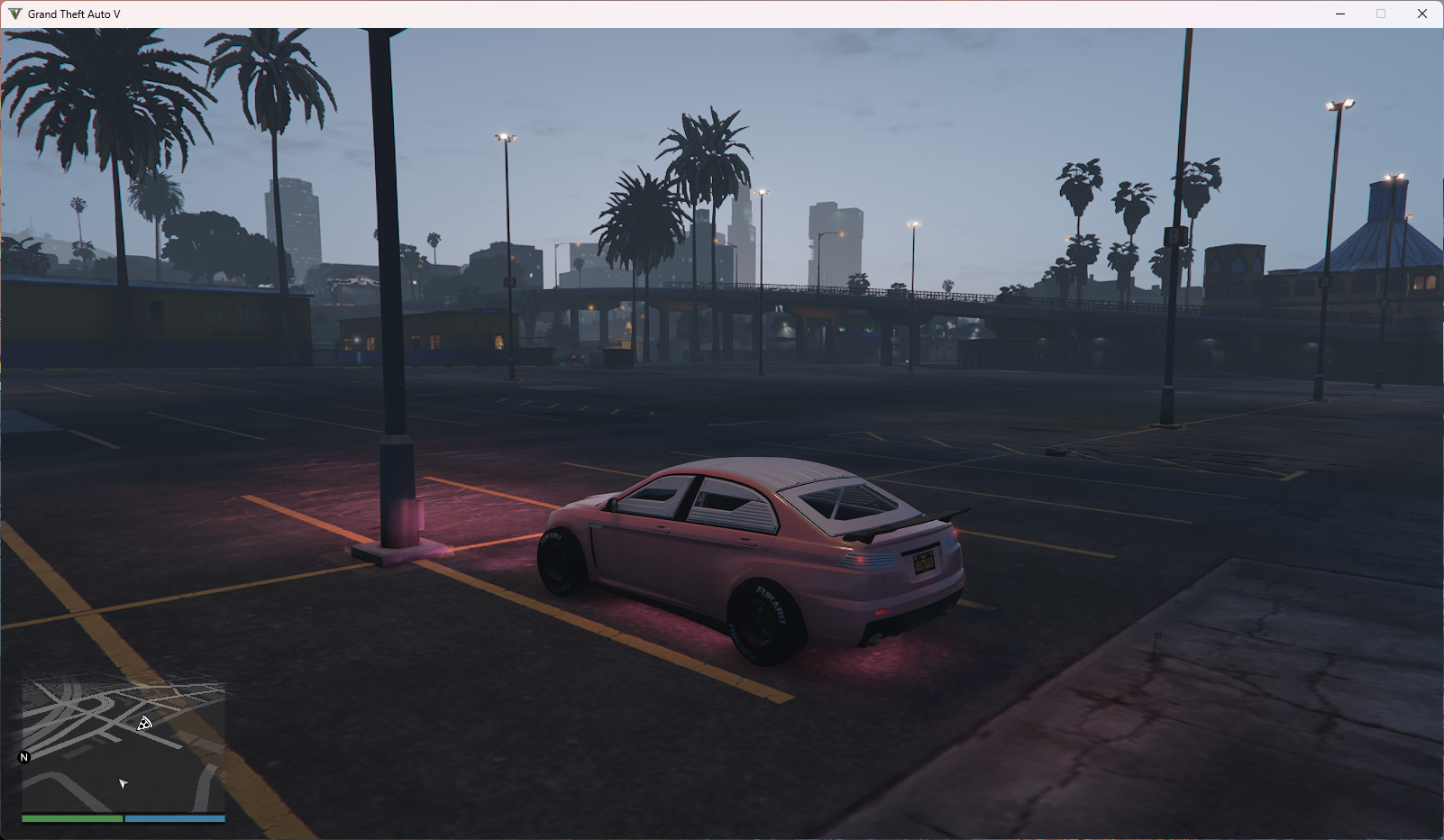
Task: Close the Grand Theft Auto V window
Action: [1421, 14]
